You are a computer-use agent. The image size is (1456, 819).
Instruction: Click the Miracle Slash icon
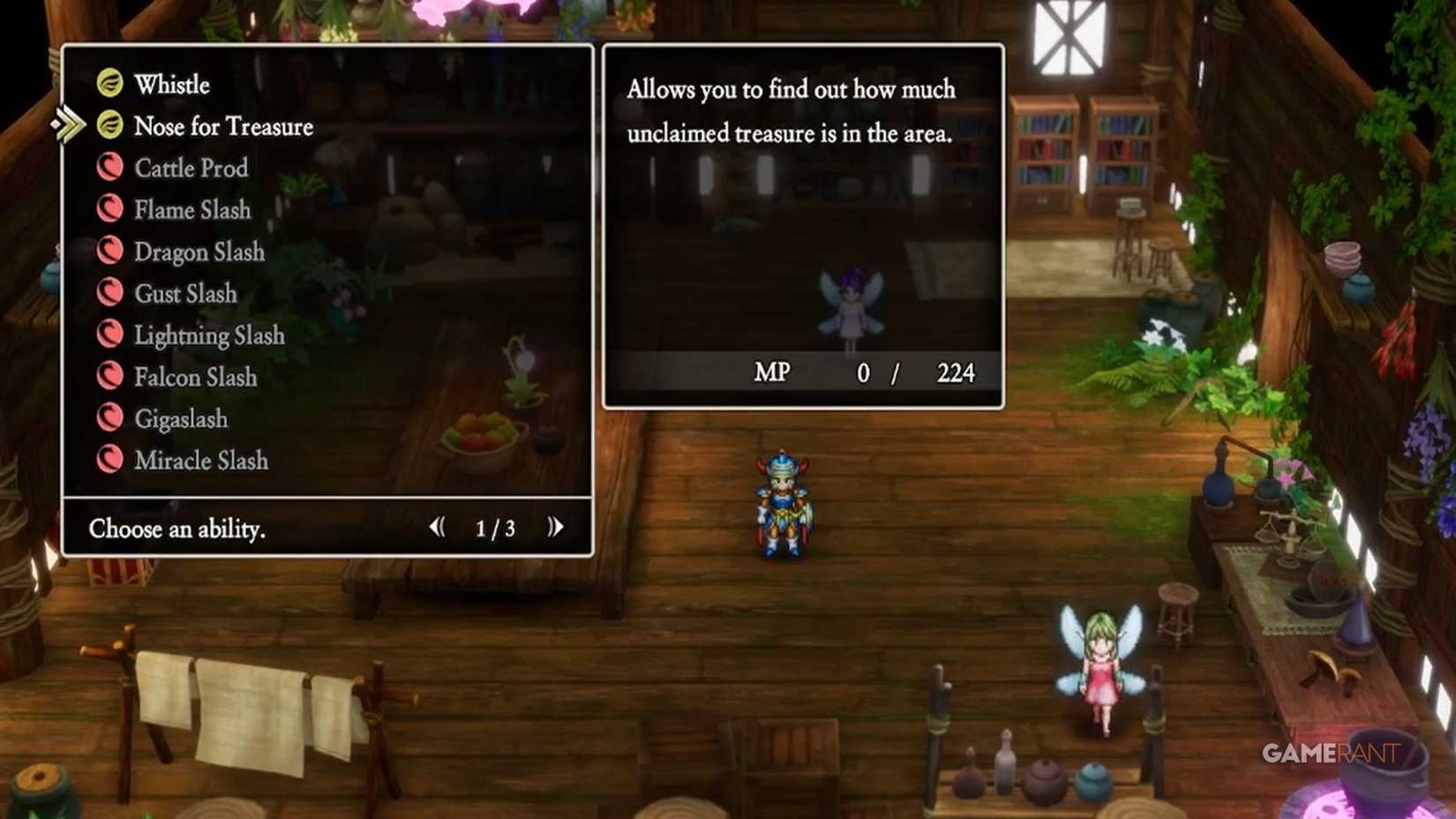tap(110, 460)
